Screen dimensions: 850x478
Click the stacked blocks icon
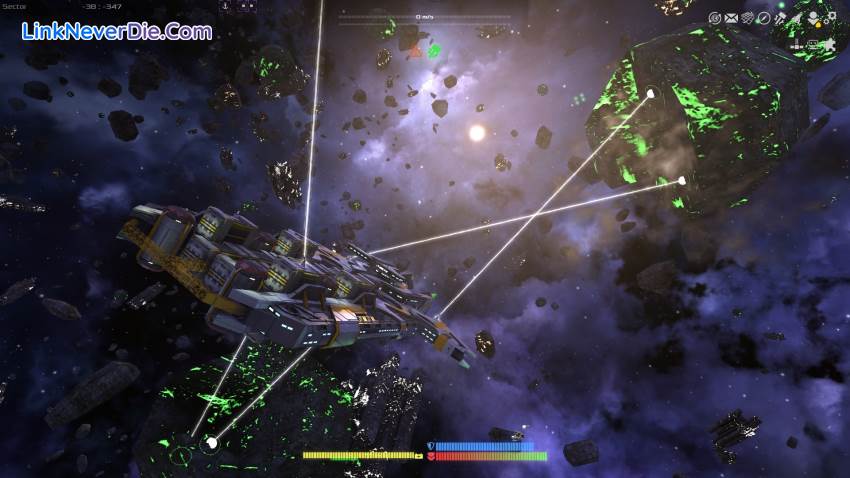(797, 44)
